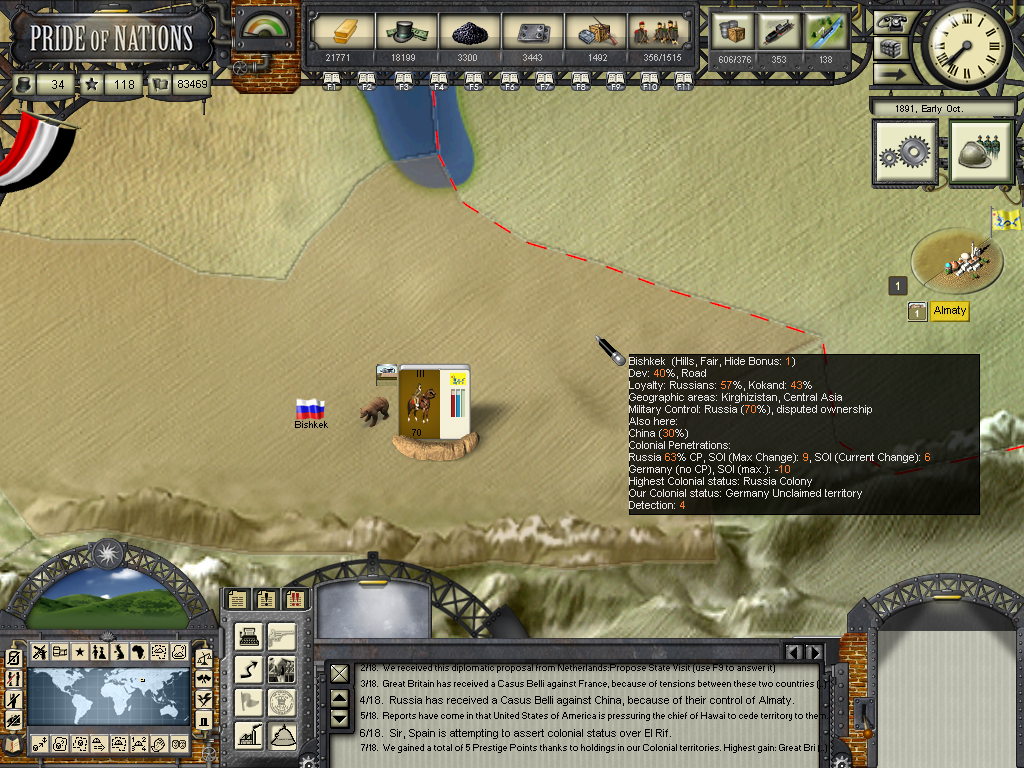
Task: Open the typewriter button in the side panel
Action: (x=249, y=636)
